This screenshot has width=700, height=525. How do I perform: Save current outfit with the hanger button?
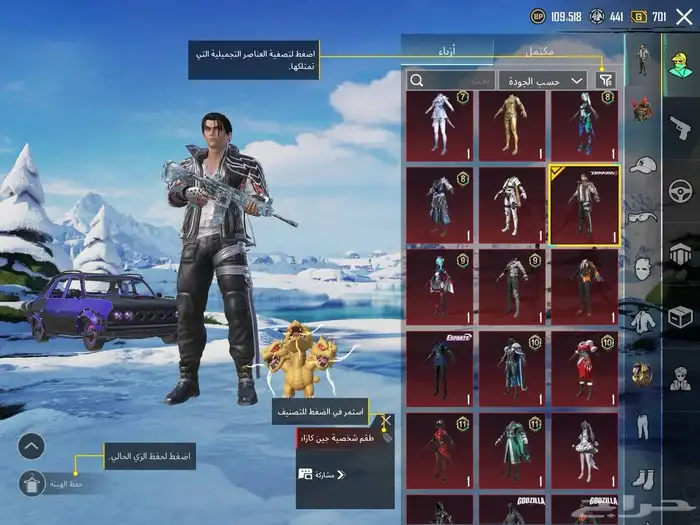point(32,481)
